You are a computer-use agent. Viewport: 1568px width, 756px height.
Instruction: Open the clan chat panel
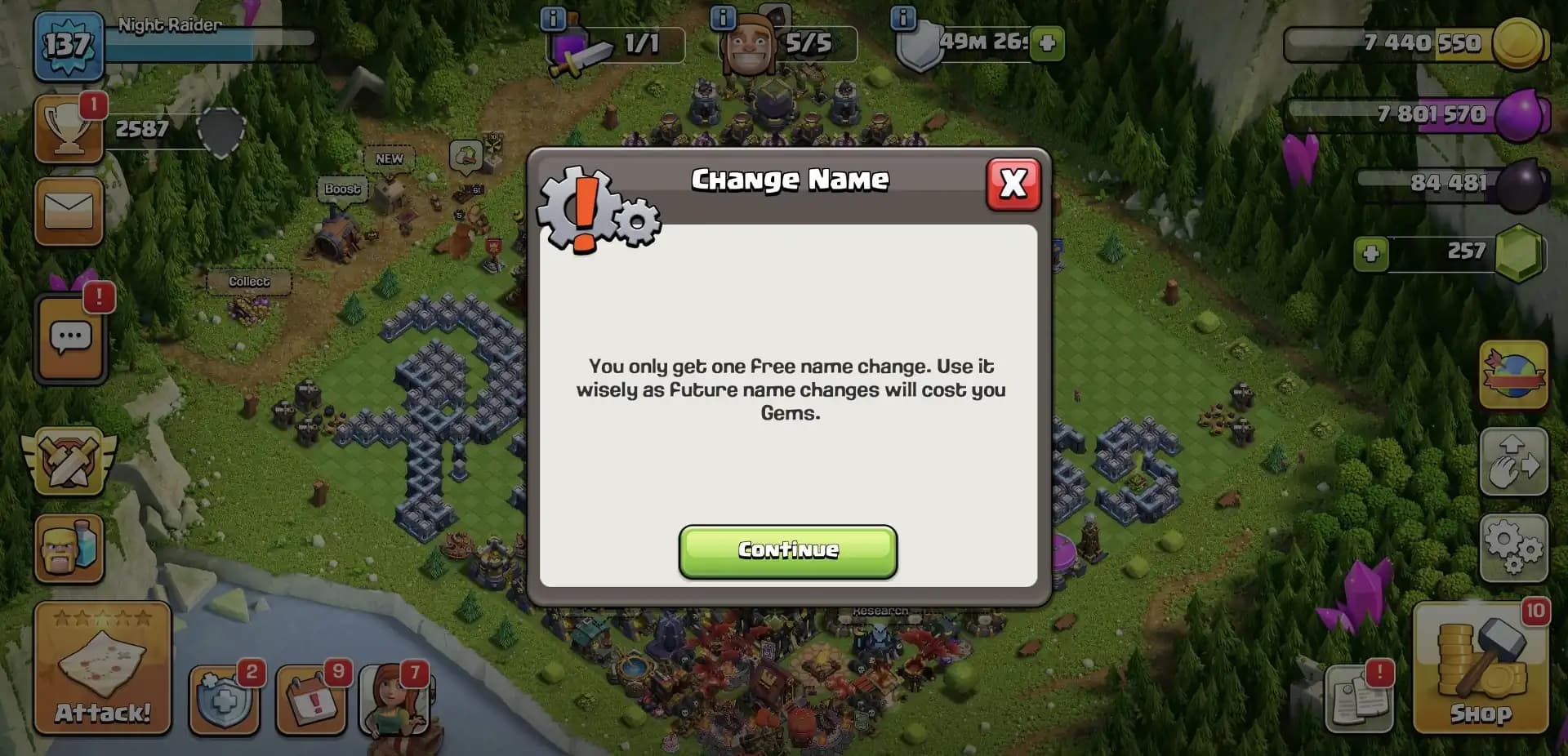click(69, 339)
